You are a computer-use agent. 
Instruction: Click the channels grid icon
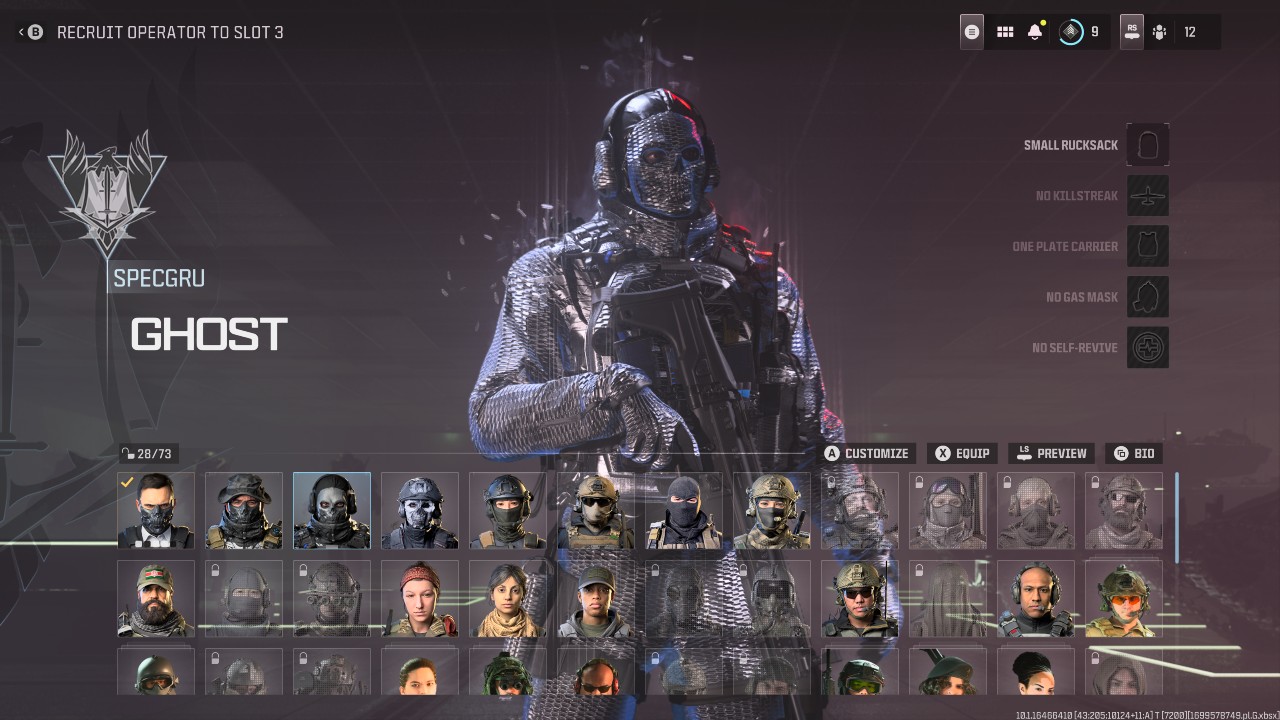pyautogui.click(x=1004, y=31)
